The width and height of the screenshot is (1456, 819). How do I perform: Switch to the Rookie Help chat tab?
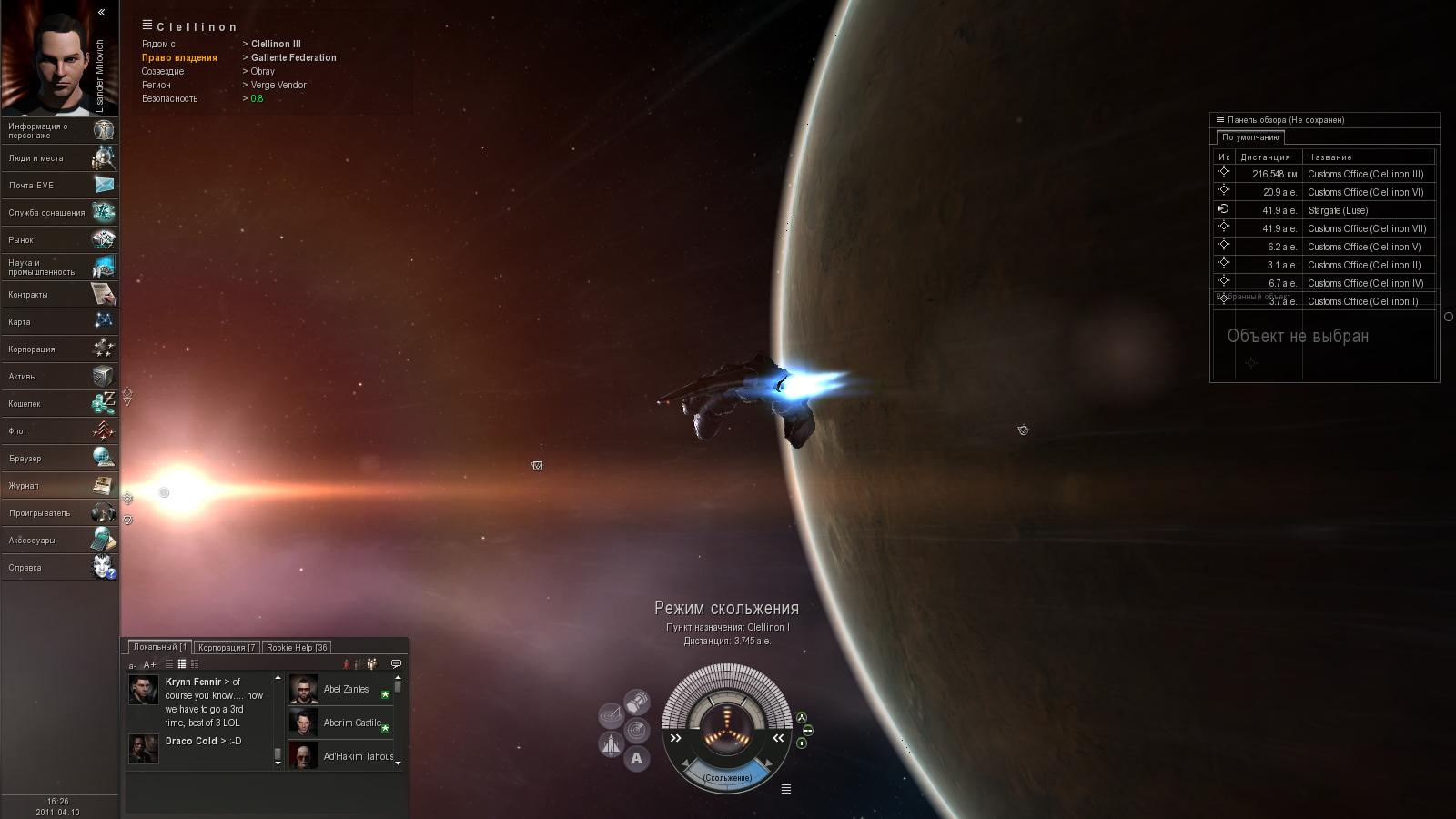[297, 648]
